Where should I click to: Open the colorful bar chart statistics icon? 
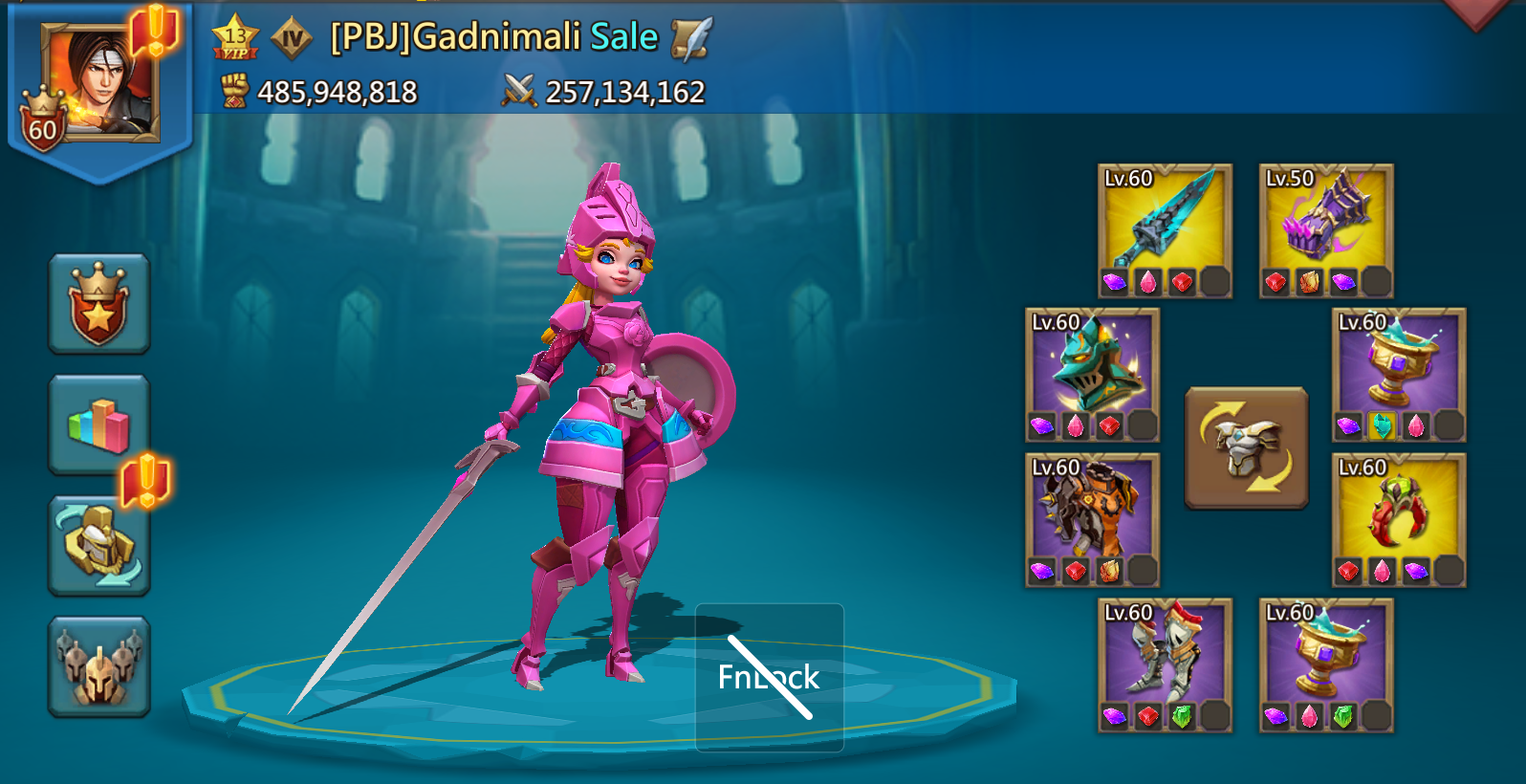(98, 422)
